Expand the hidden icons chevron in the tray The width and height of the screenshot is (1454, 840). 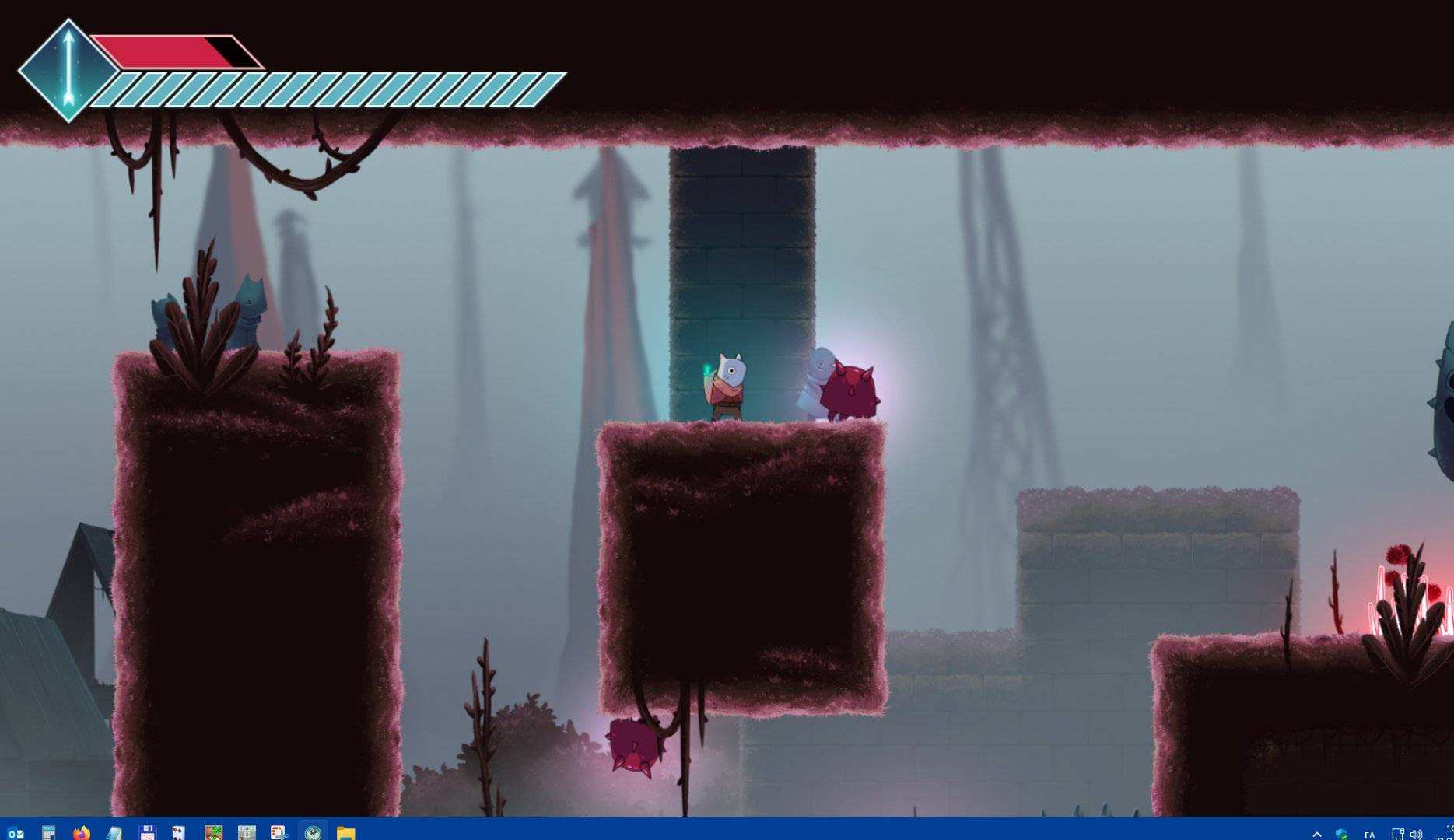pyautogui.click(x=1317, y=831)
